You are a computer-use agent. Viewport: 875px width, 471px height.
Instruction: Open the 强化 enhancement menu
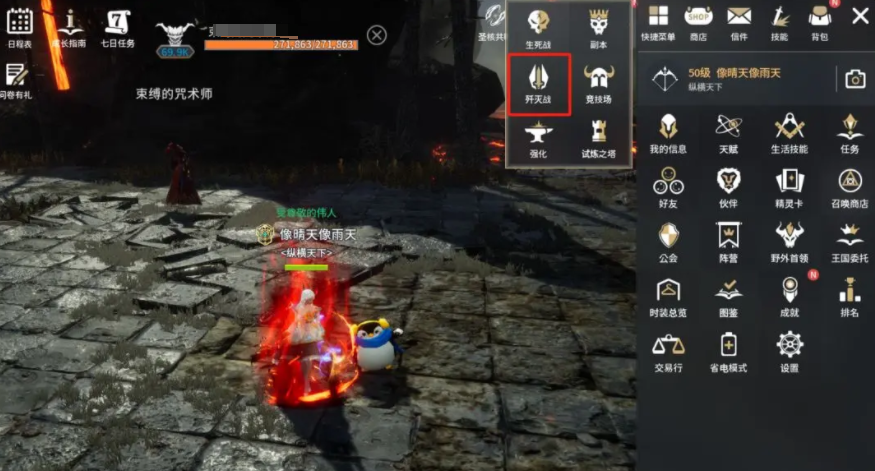539,139
